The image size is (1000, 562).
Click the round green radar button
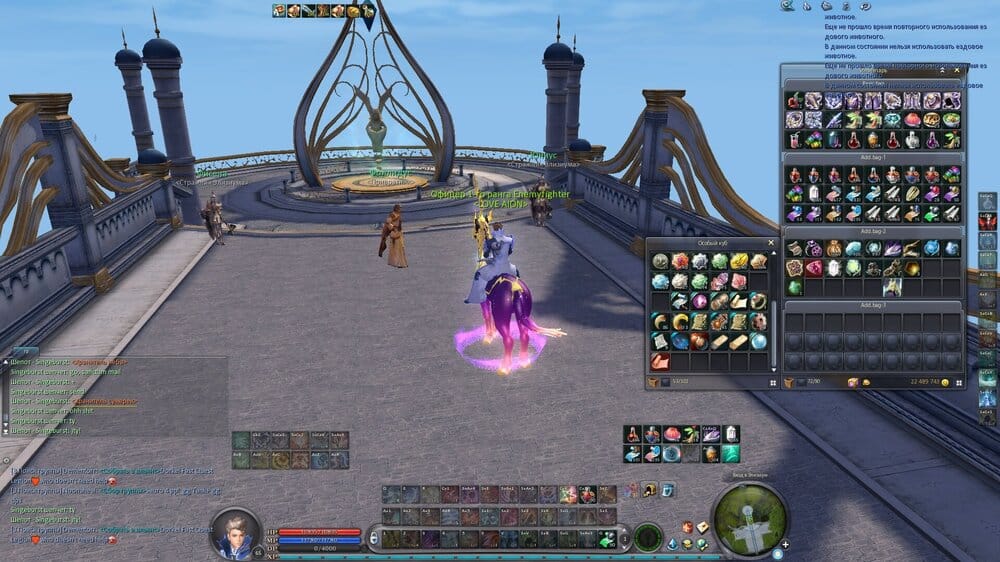tap(648, 537)
